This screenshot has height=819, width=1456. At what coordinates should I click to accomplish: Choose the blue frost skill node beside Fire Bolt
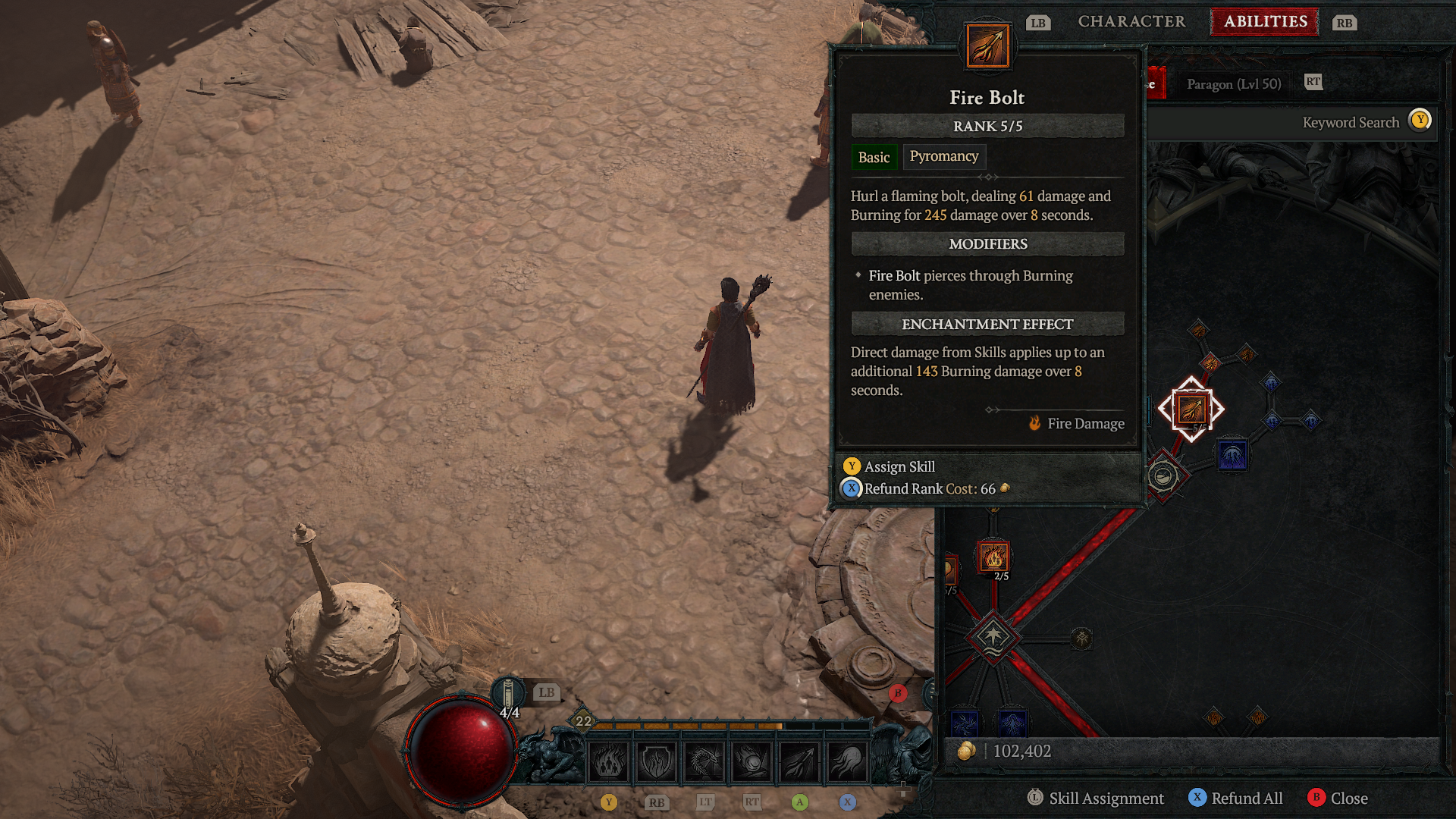coord(1232,457)
